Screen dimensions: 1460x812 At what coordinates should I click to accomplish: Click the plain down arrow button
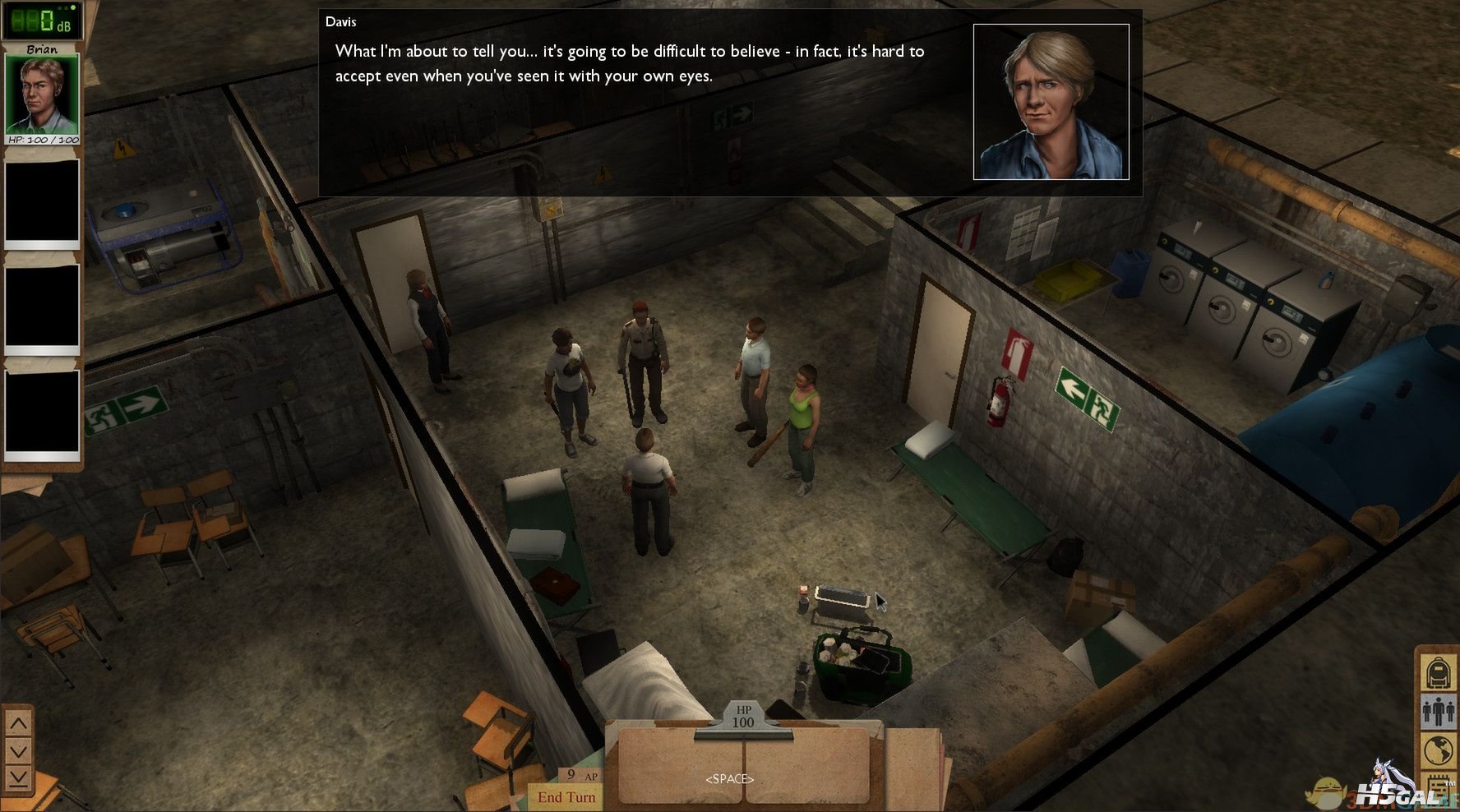tap(18, 751)
